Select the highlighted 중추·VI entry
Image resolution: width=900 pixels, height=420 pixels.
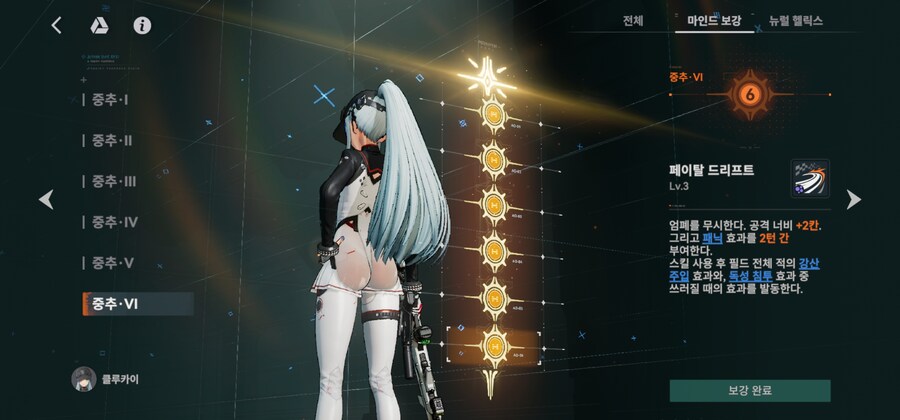137,304
